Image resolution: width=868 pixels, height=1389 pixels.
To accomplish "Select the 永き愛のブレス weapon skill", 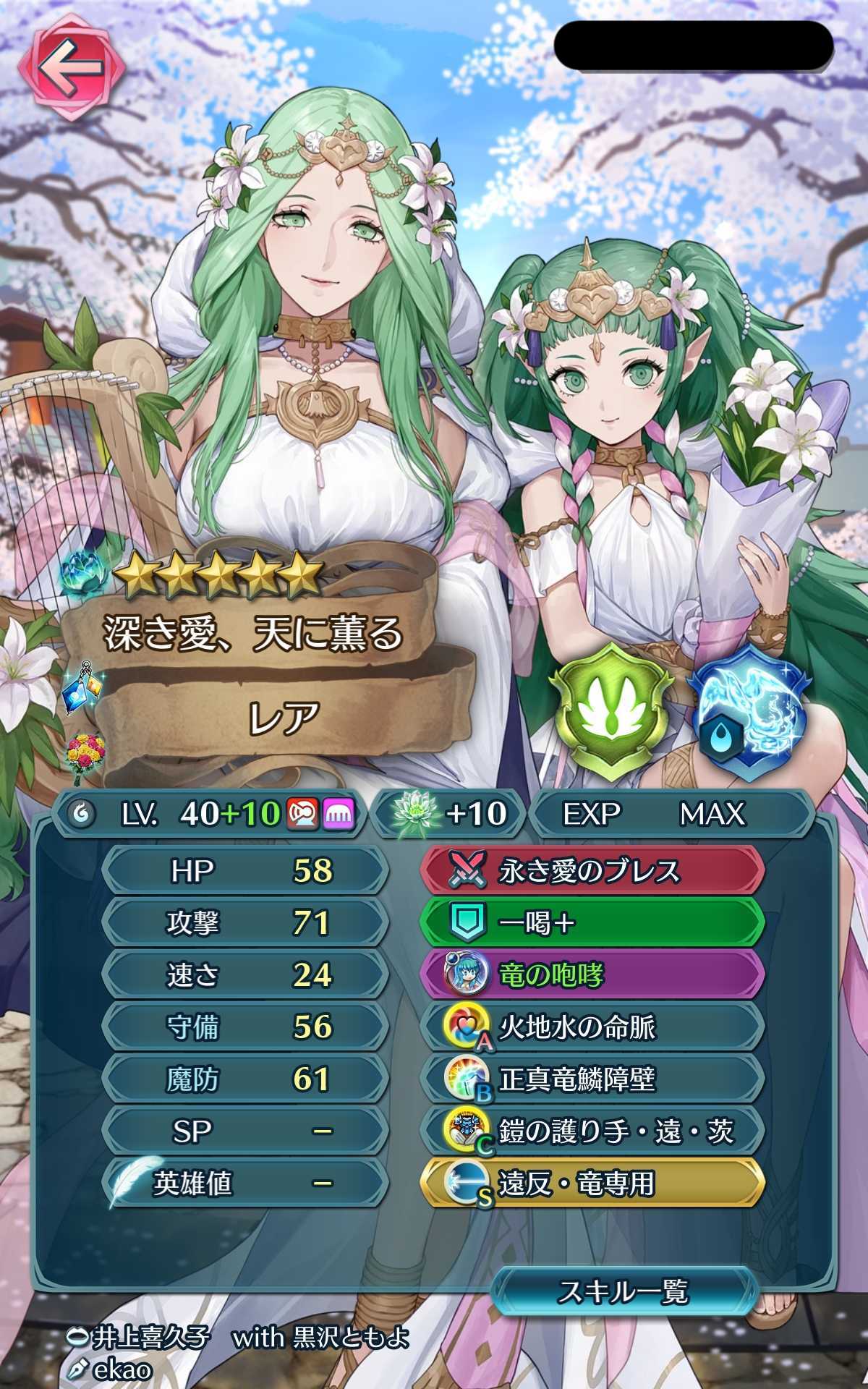I will click(x=592, y=871).
